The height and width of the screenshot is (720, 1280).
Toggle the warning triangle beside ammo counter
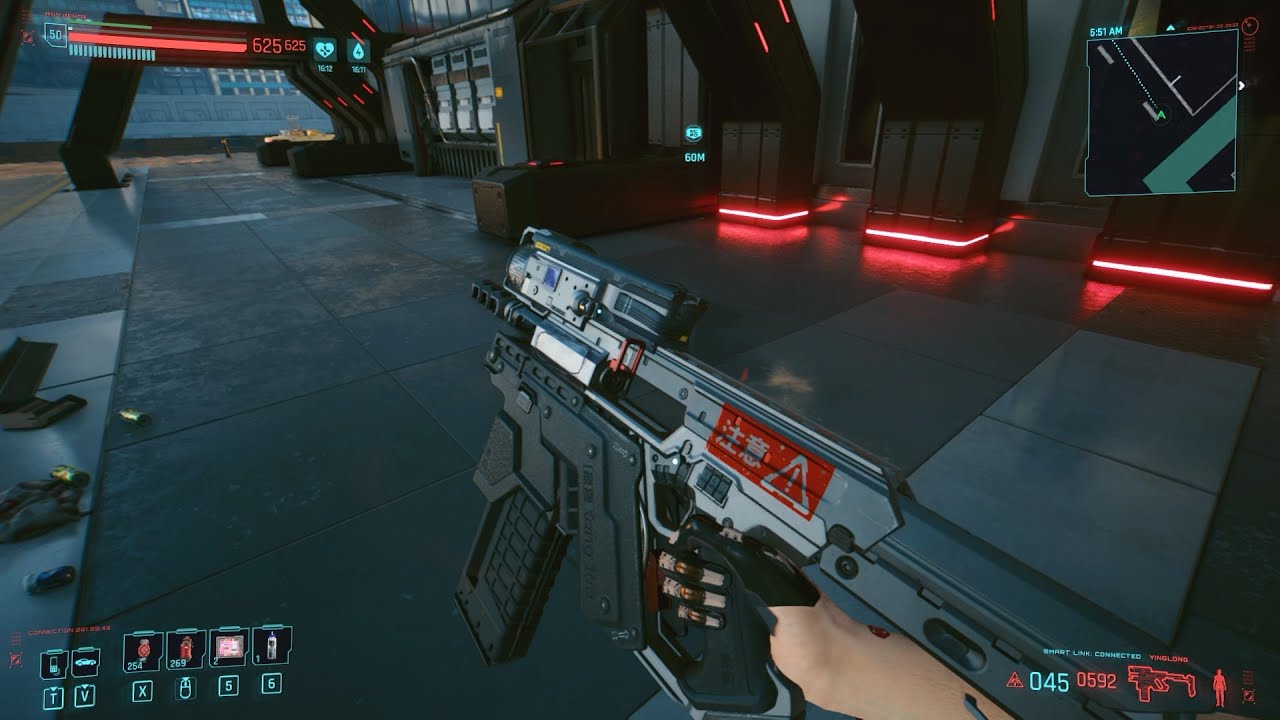click(1014, 680)
